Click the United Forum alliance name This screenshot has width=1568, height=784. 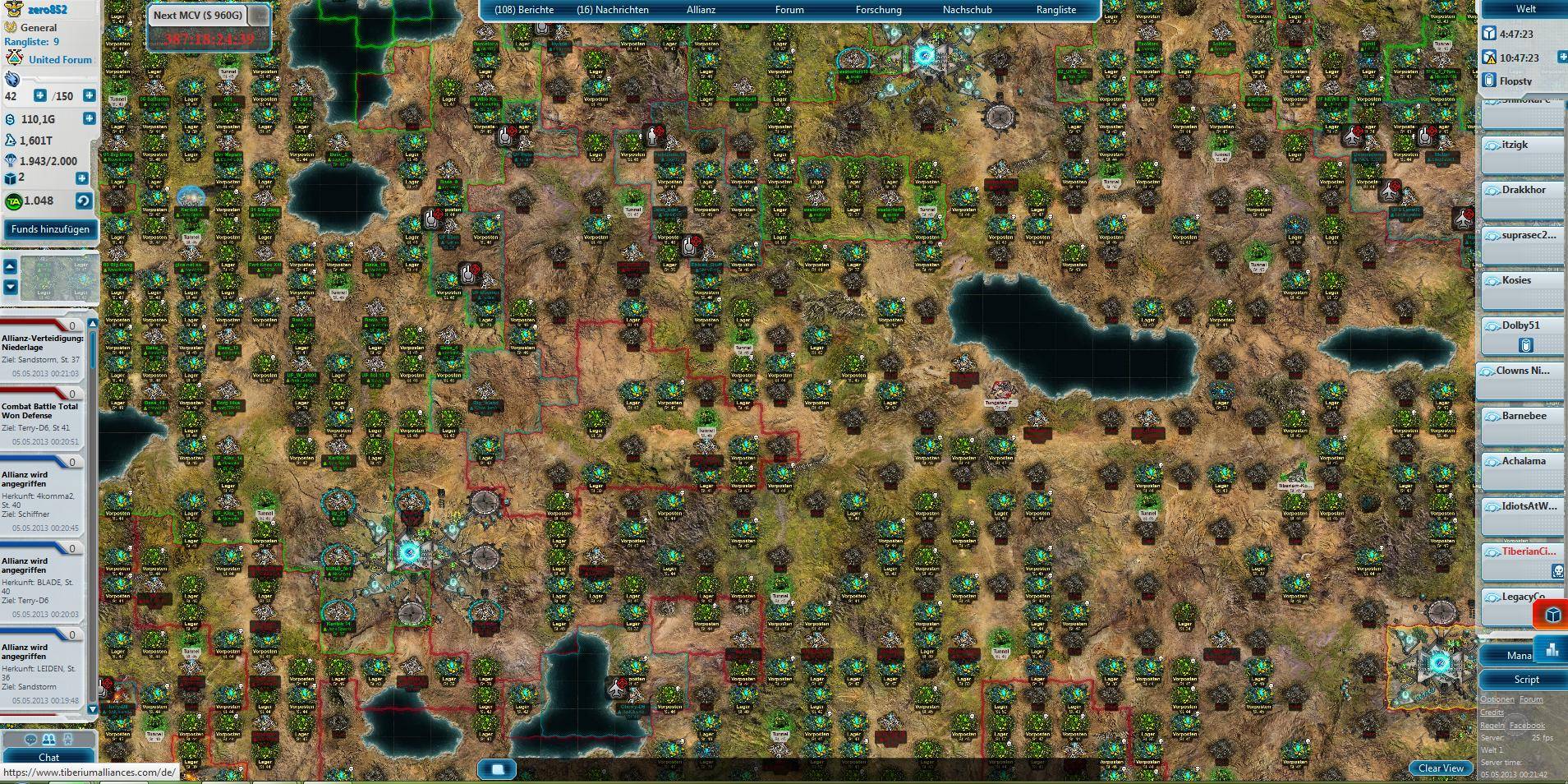pos(60,60)
